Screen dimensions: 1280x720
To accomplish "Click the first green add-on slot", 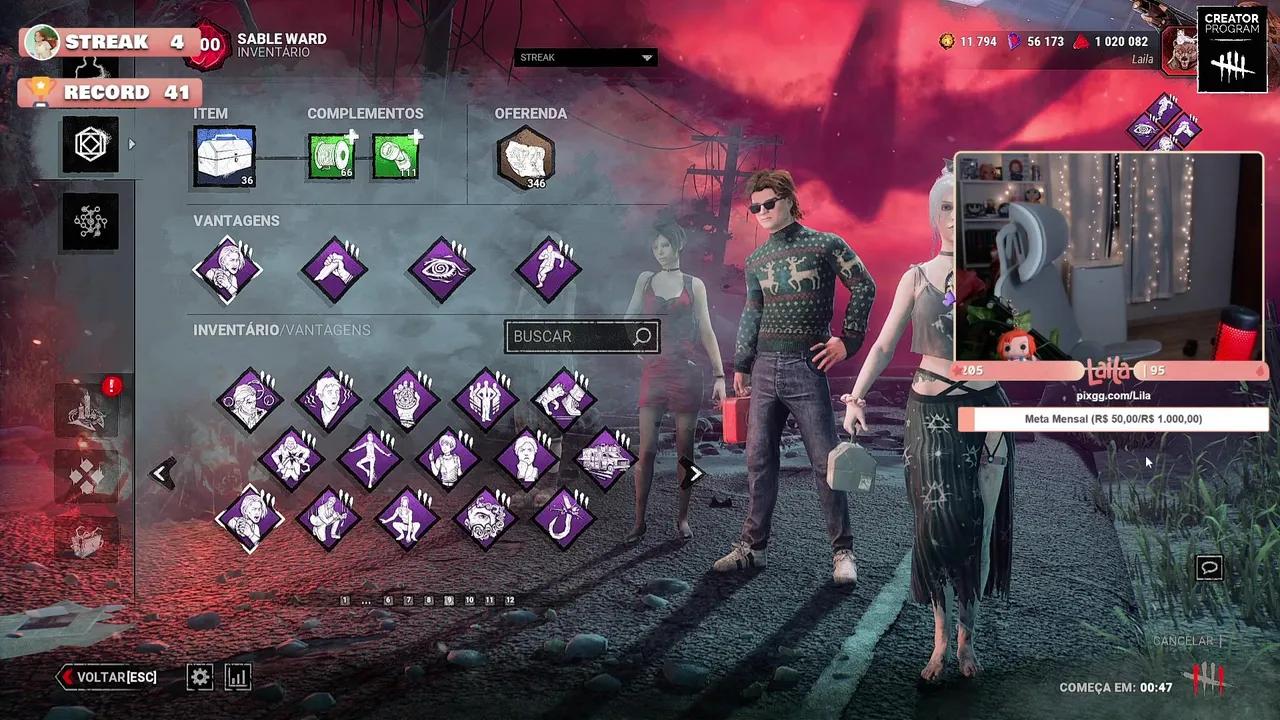I will (332, 157).
